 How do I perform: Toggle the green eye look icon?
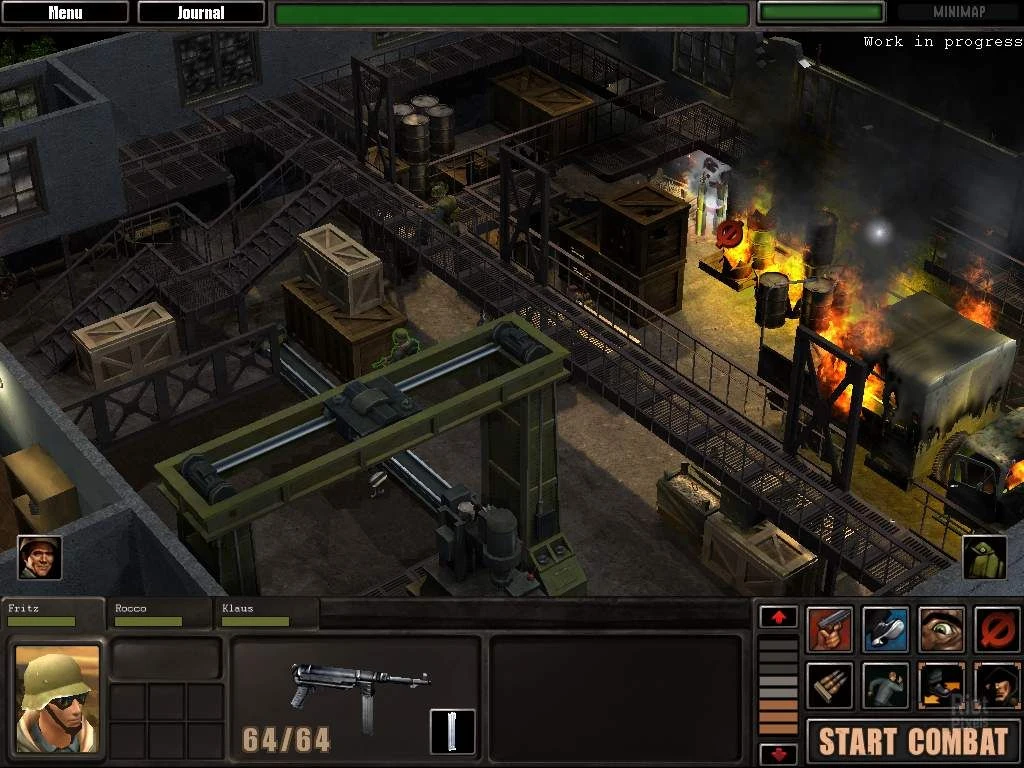click(x=941, y=630)
